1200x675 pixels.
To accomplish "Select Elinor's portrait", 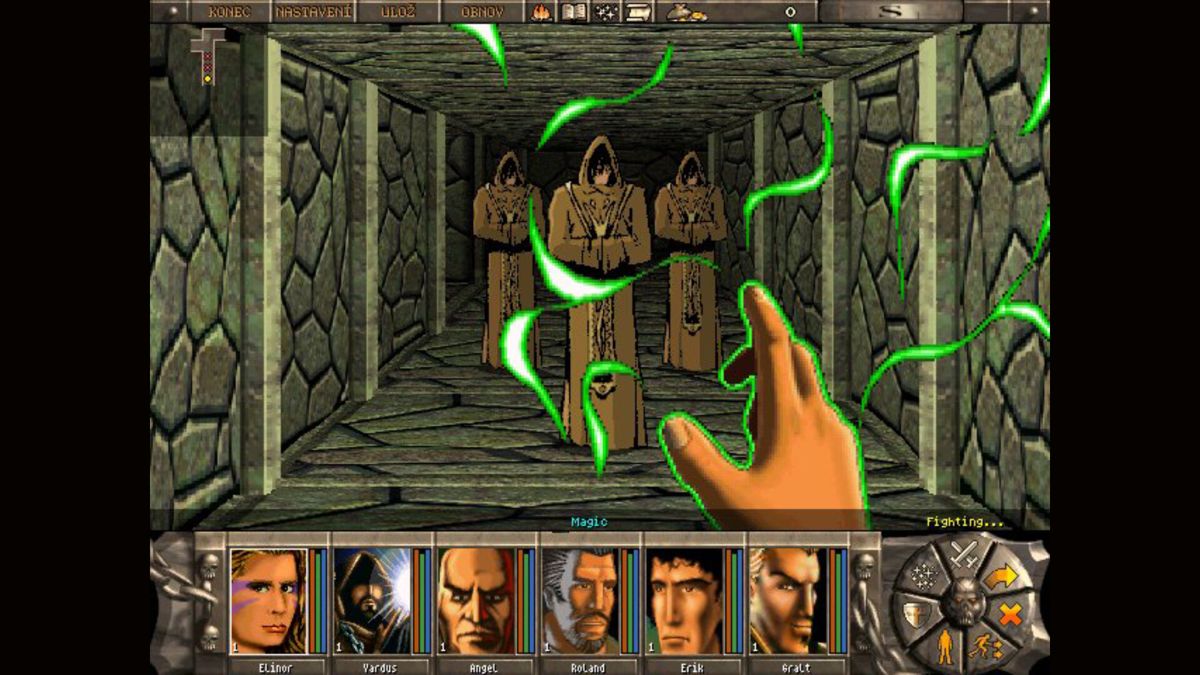I will tap(268, 600).
